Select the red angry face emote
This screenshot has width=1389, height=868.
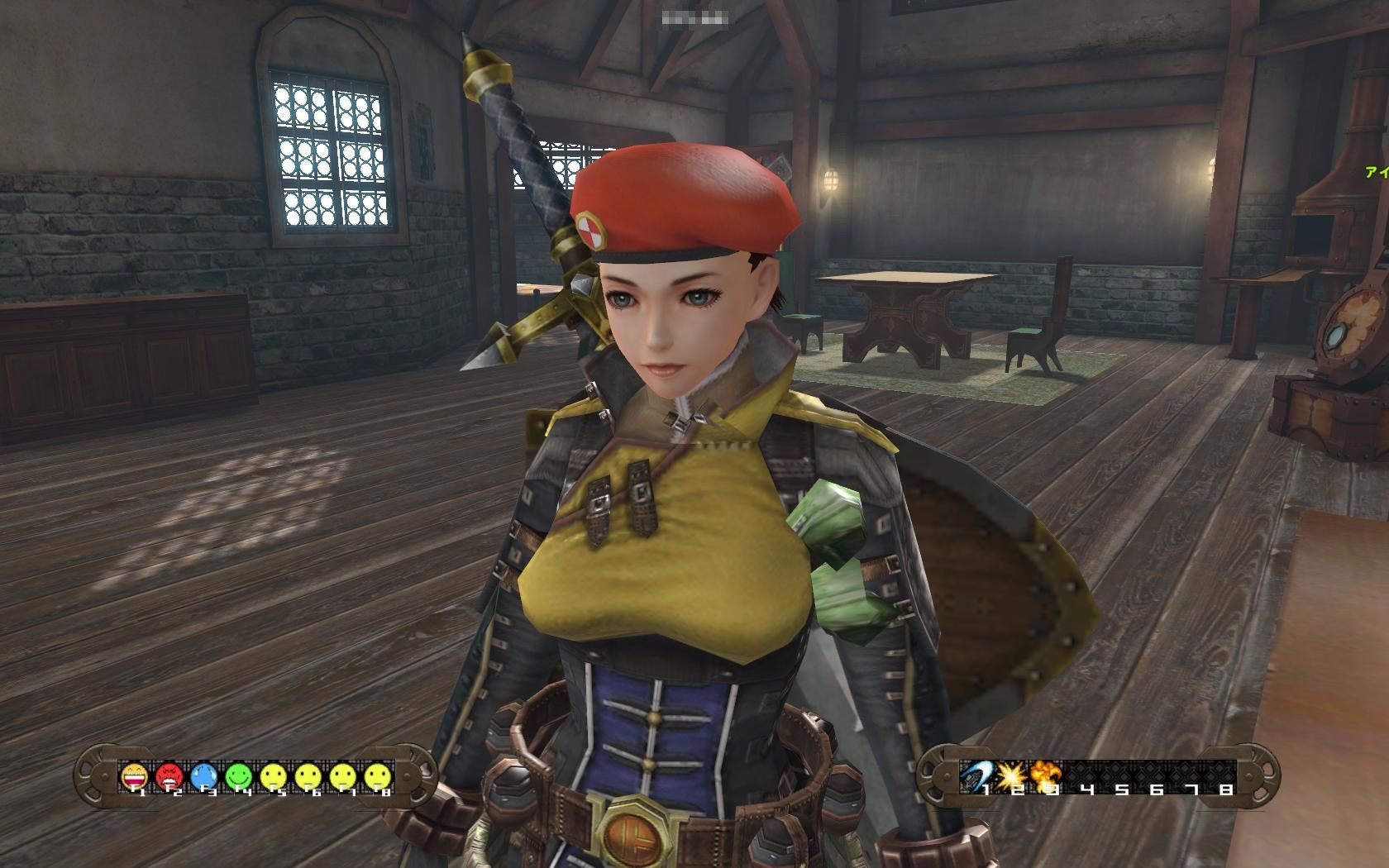(x=169, y=775)
